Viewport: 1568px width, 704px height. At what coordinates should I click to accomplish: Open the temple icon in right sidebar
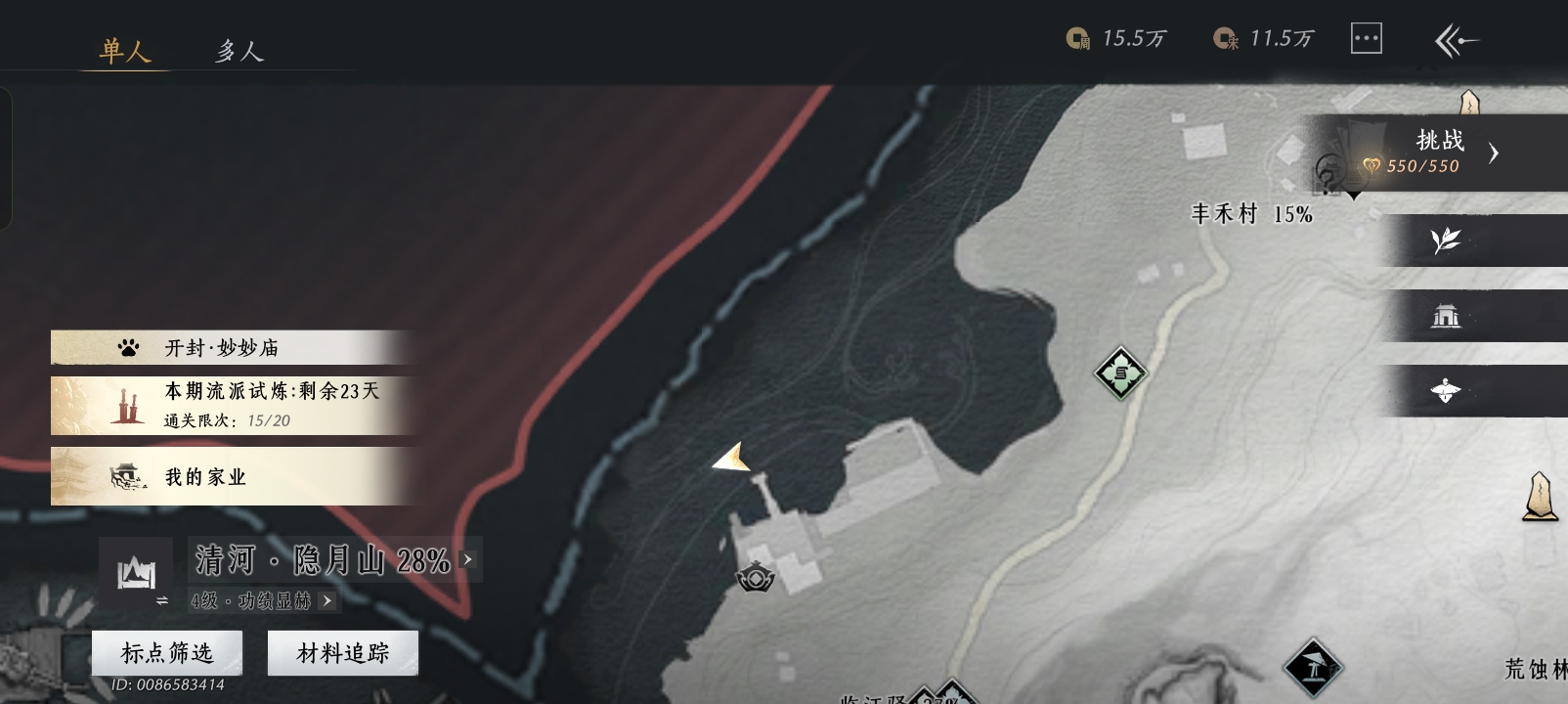click(1446, 315)
